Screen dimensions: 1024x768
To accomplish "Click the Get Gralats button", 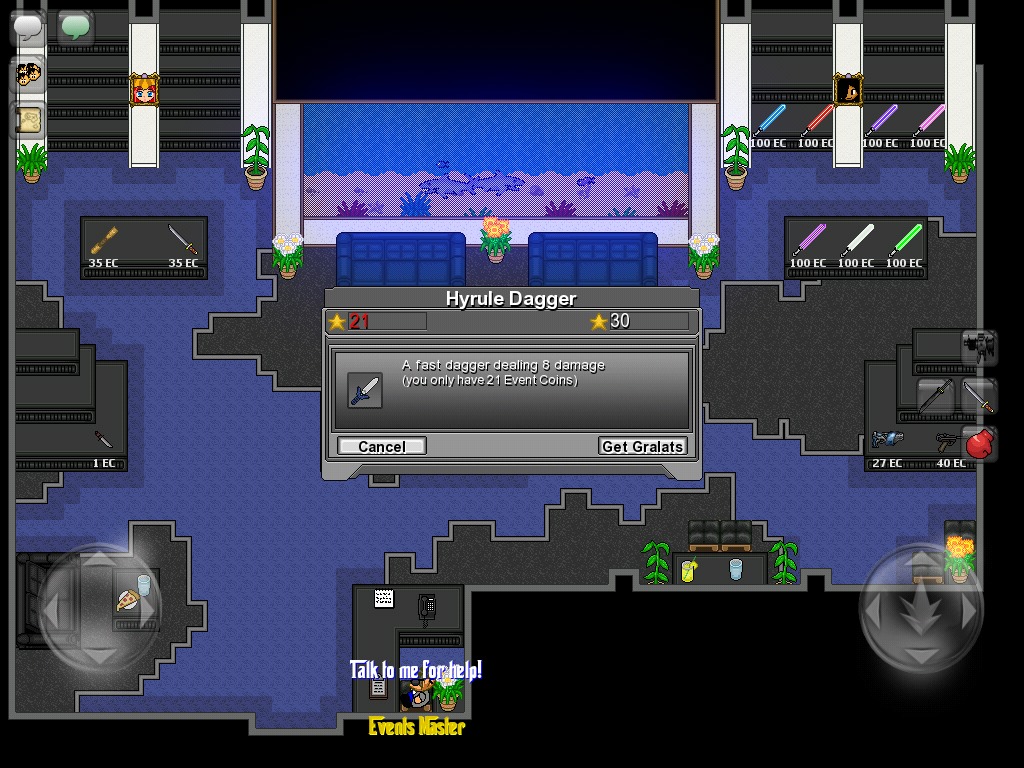I will pyautogui.click(x=643, y=446).
